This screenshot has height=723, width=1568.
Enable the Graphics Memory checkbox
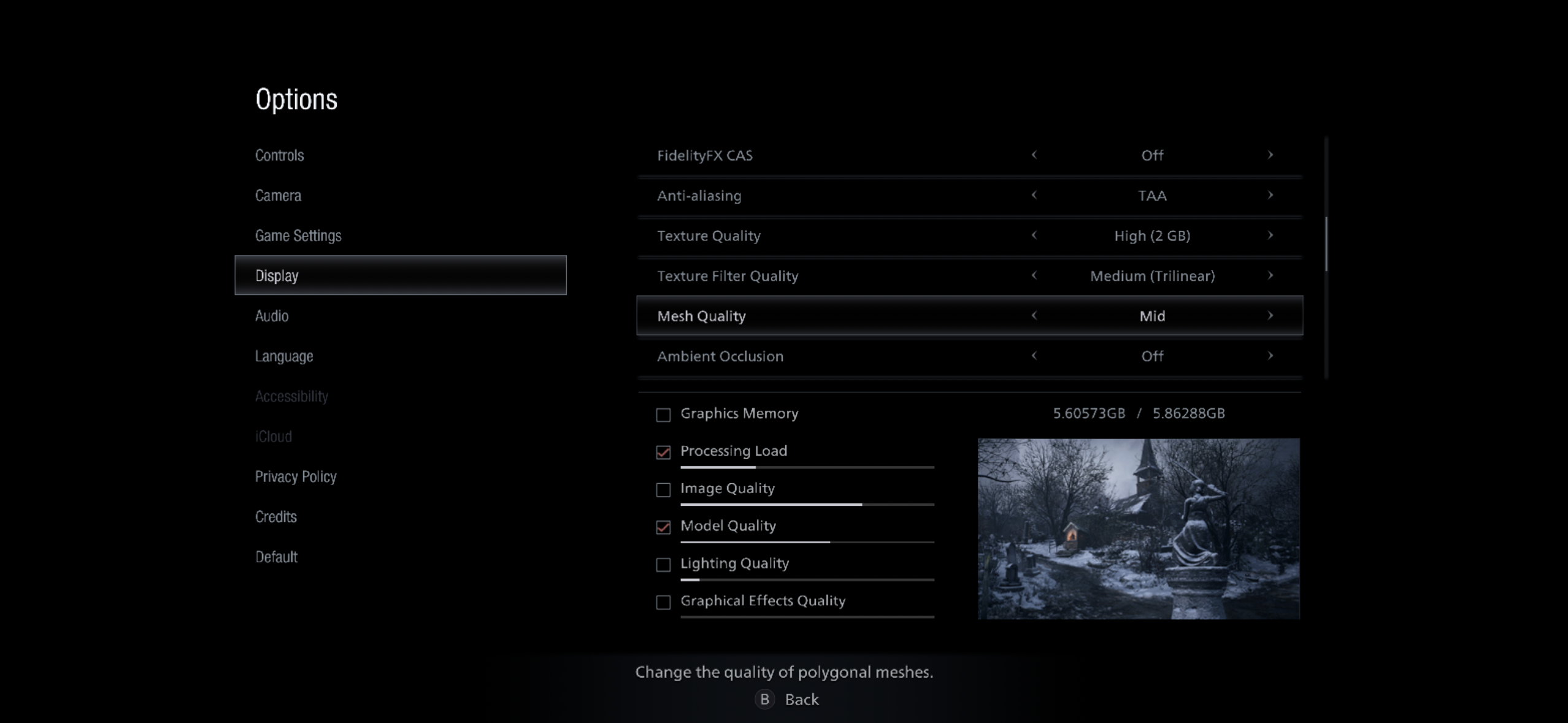pyautogui.click(x=663, y=415)
